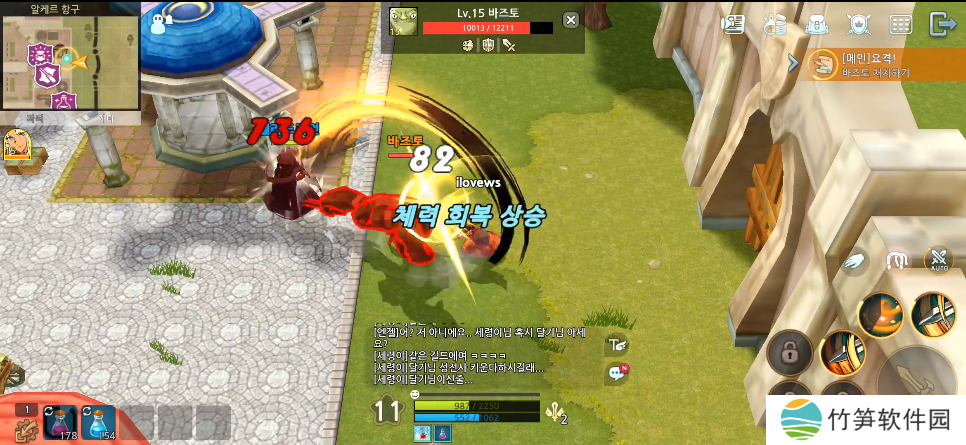Click the exit door icon
The image size is (966, 445).
pyautogui.click(x=941, y=24)
